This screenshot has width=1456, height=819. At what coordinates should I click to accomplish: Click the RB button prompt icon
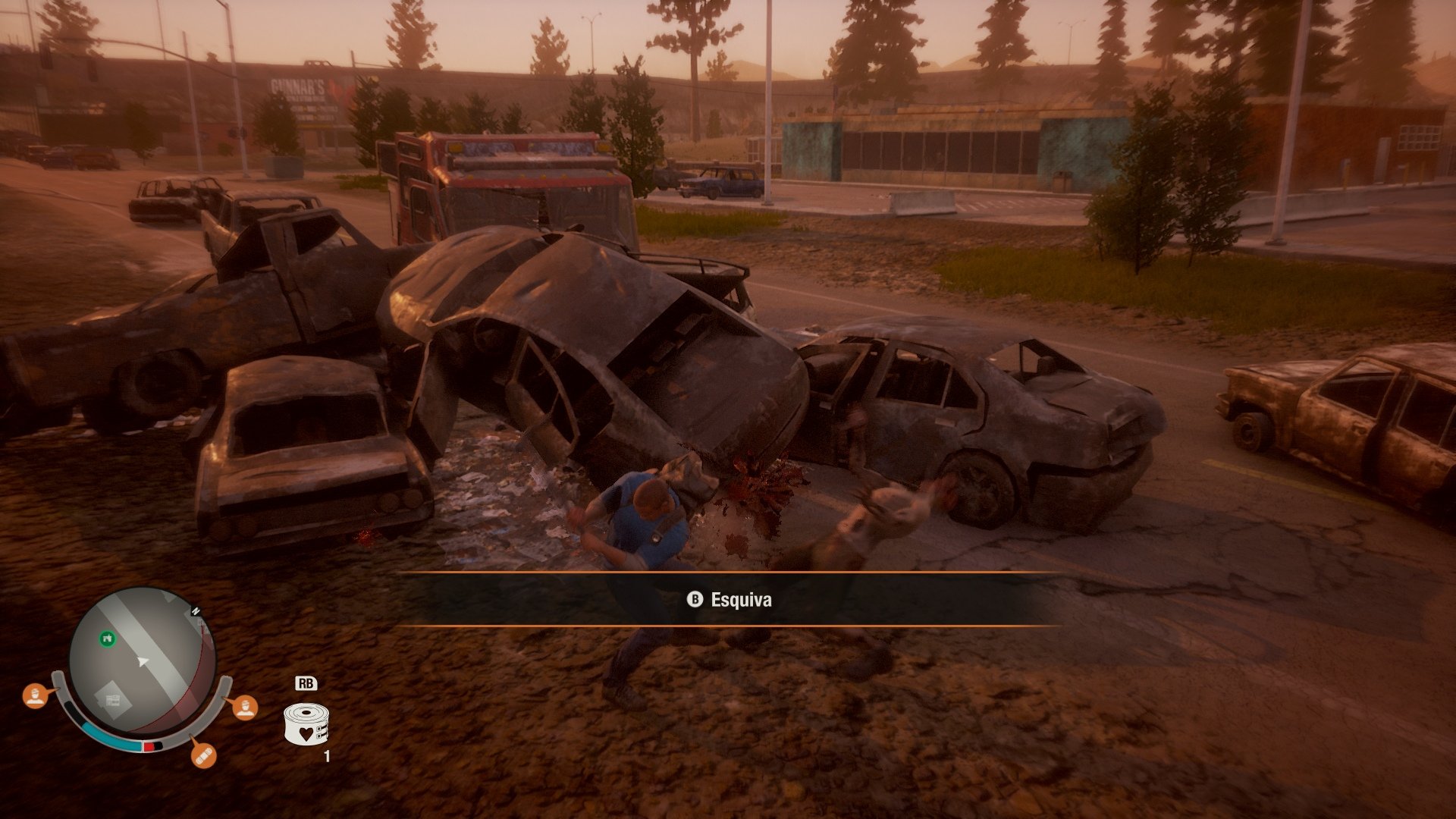306,683
